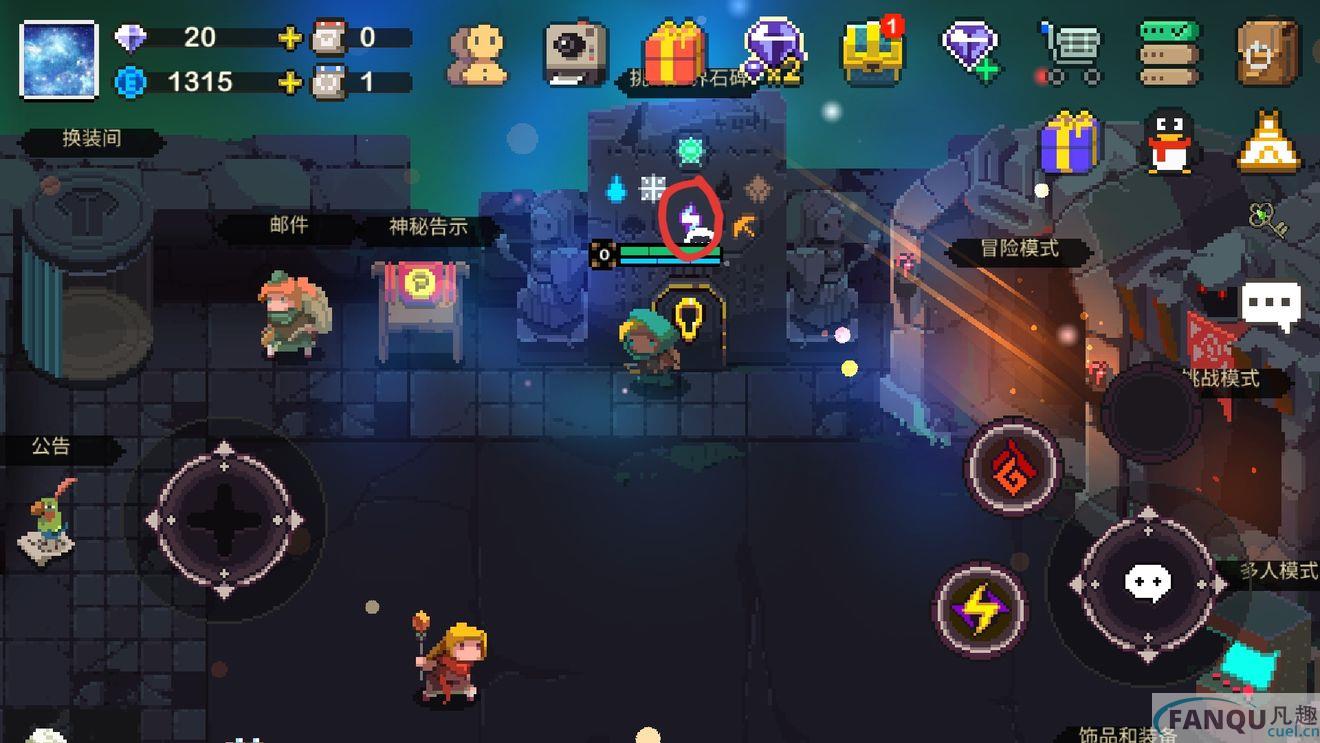Open the purple gift box with yellow ribbon

point(1070,144)
